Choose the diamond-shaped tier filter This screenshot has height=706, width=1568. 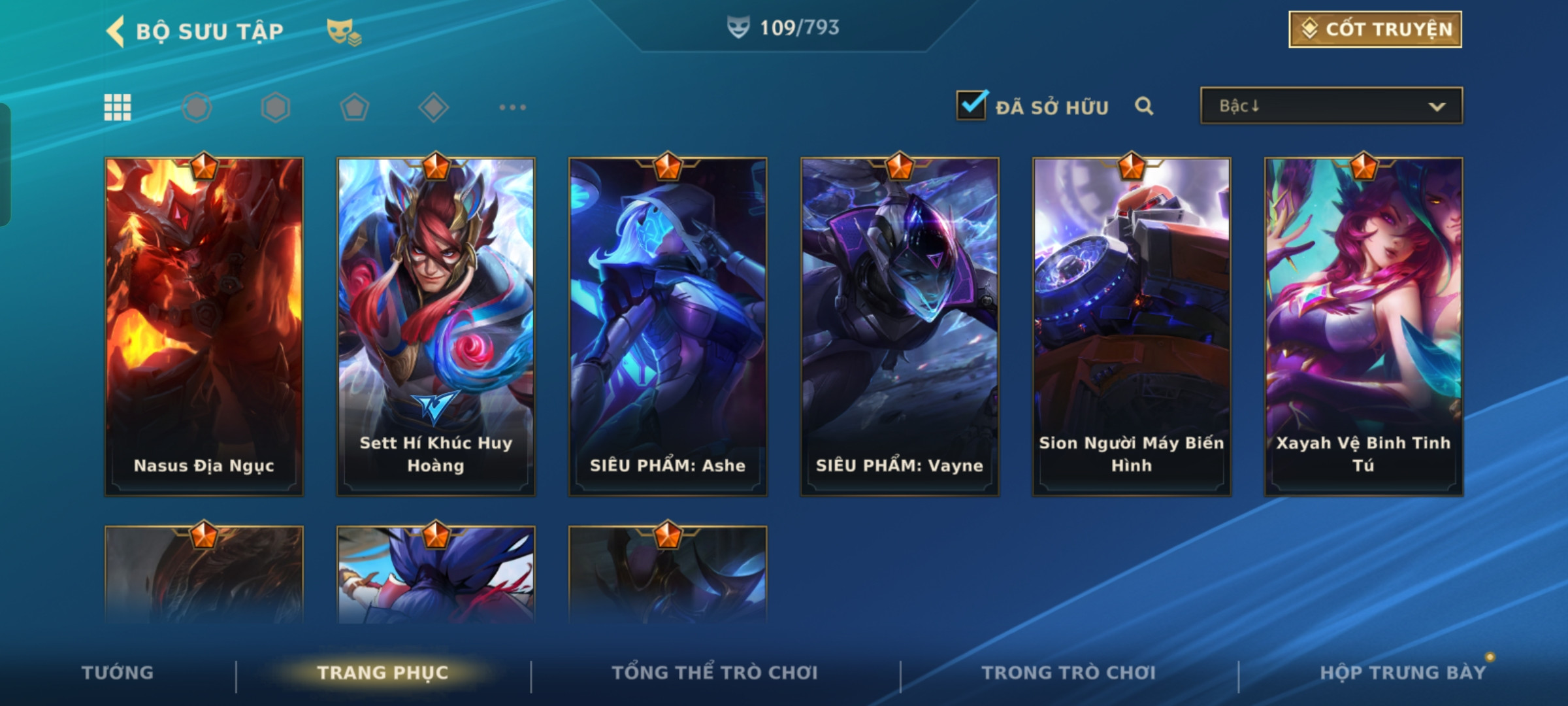point(433,107)
